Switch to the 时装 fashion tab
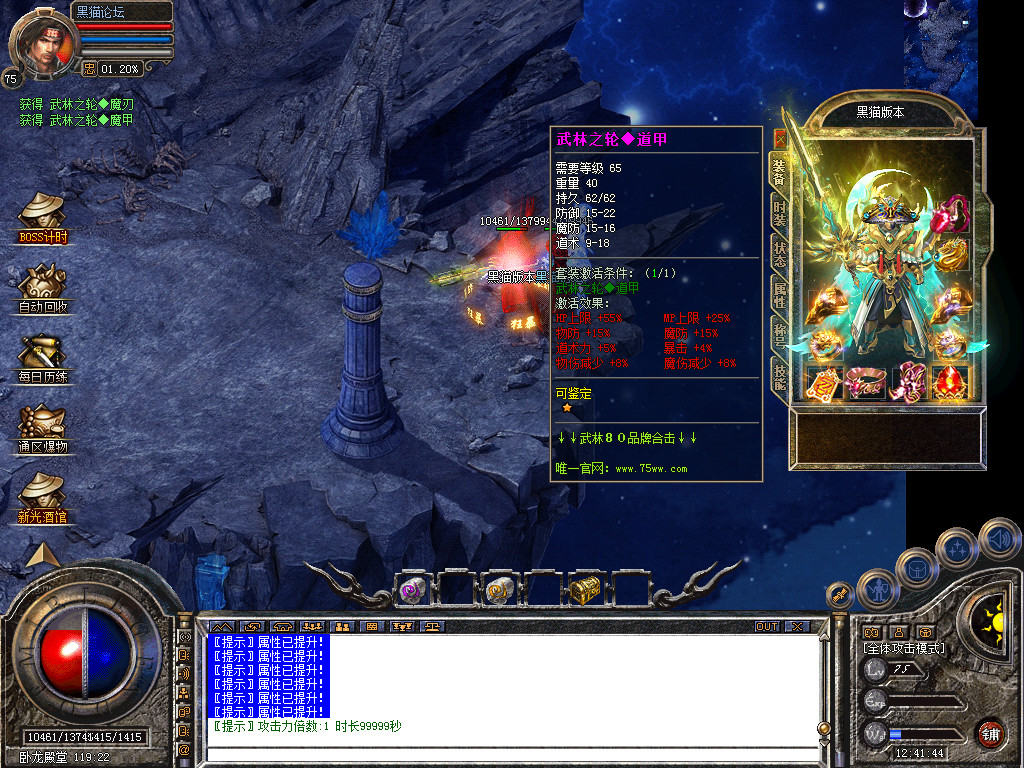Screen dimensions: 1024x768 [x=780, y=215]
